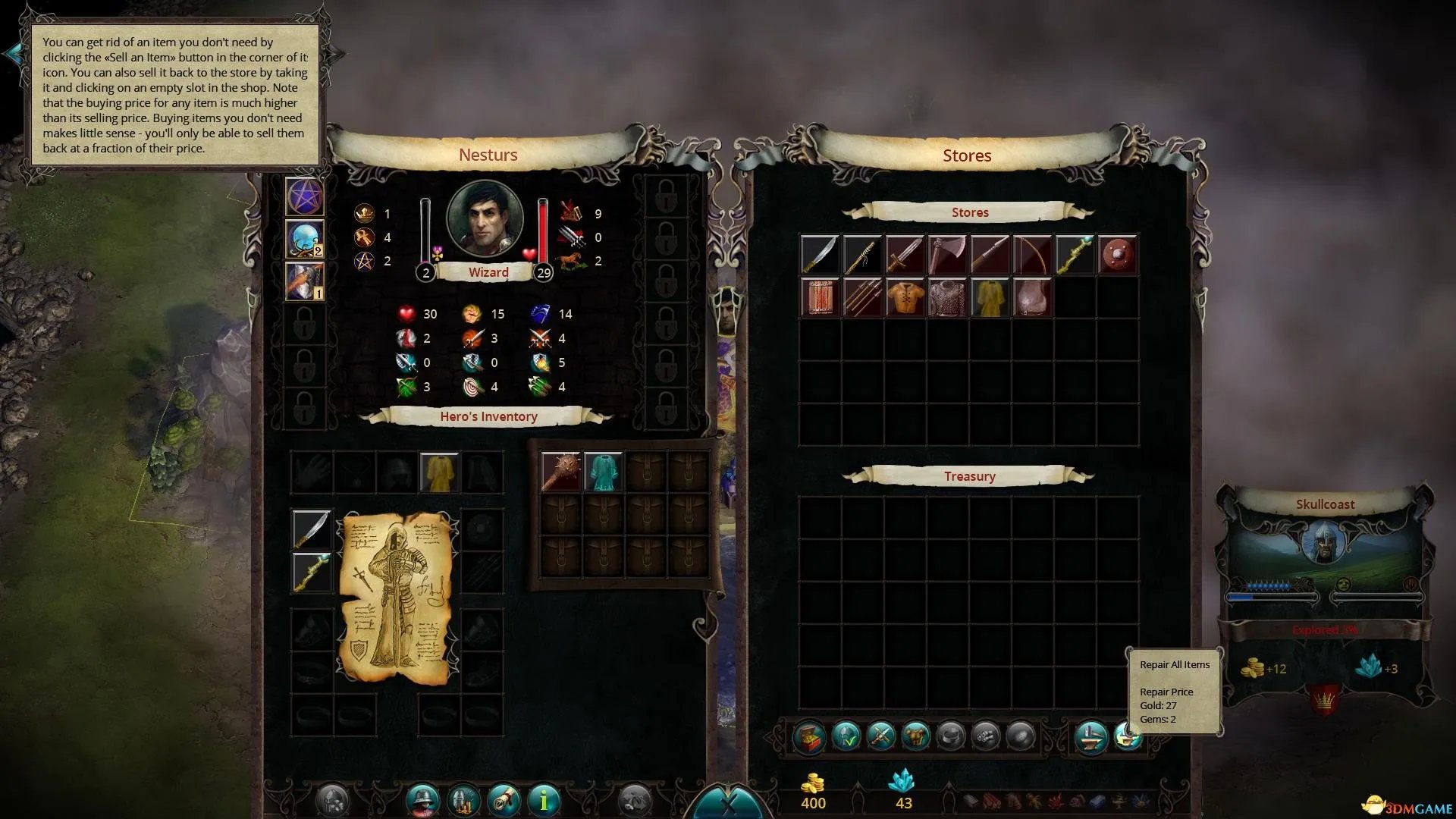Close the hero and store window
1456x819 pixels.
tap(728, 805)
